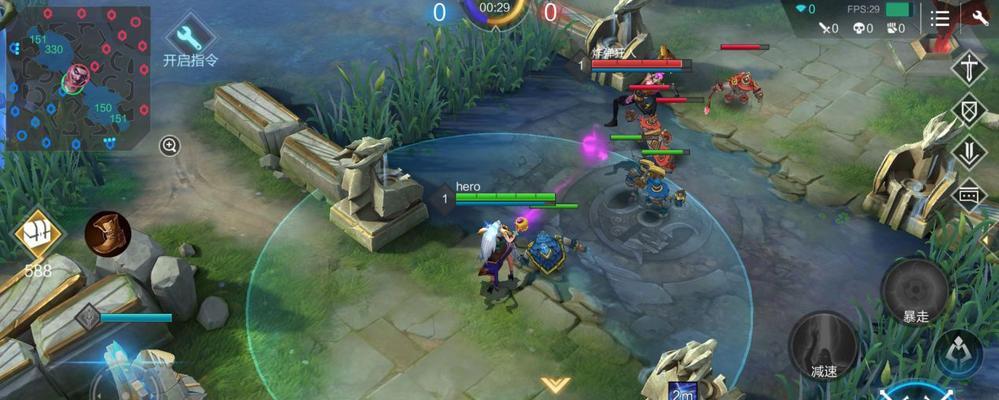The image size is (999, 400).
Task: Click the magnifier zoom icon
Action: tap(170, 146)
